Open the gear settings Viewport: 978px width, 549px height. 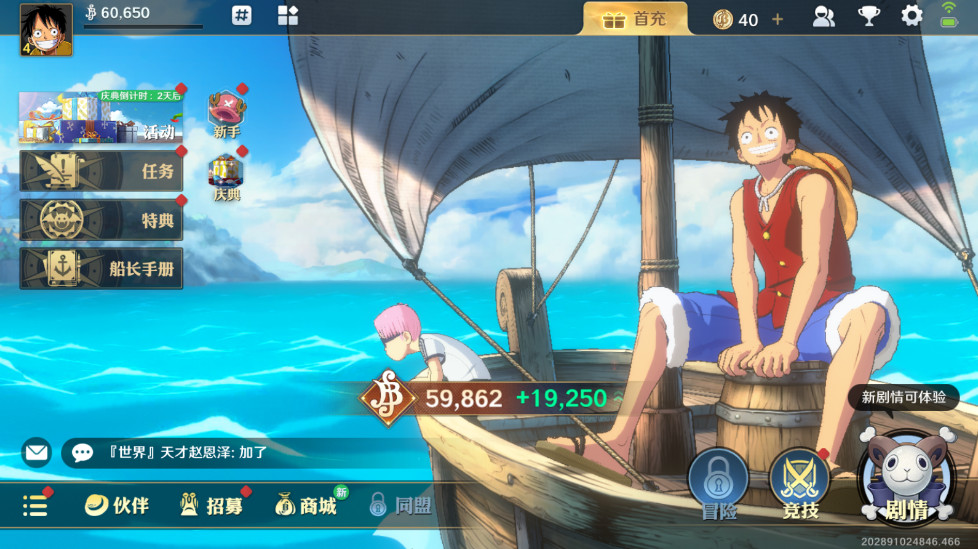[x=912, y=16]
